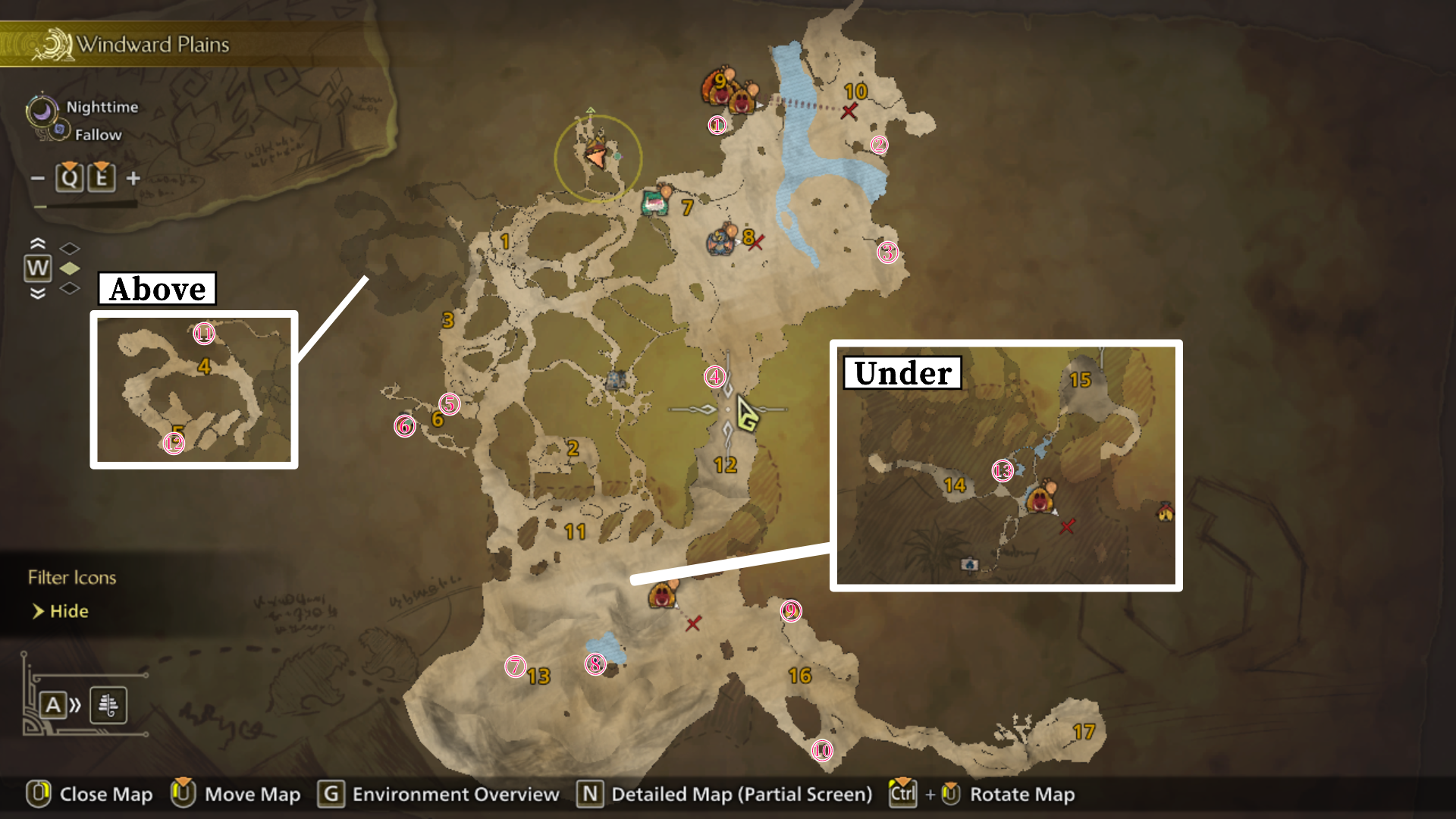Toggle the lower map layer diamond

pos(69,289)
